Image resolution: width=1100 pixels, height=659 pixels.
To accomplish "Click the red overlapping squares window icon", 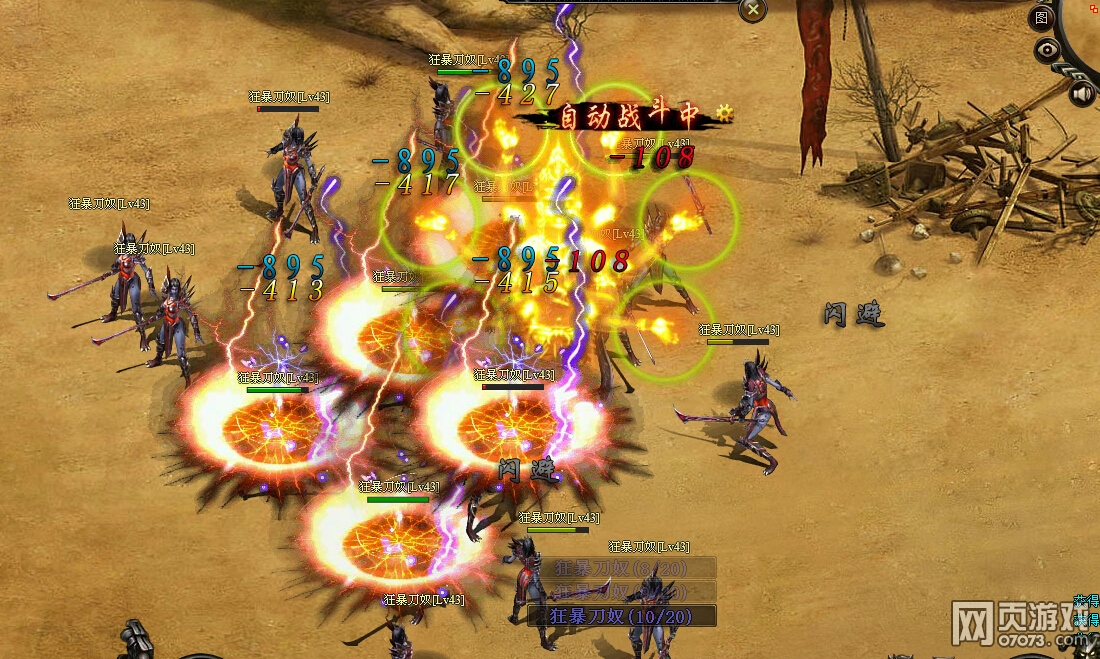I will [1094, 7].
